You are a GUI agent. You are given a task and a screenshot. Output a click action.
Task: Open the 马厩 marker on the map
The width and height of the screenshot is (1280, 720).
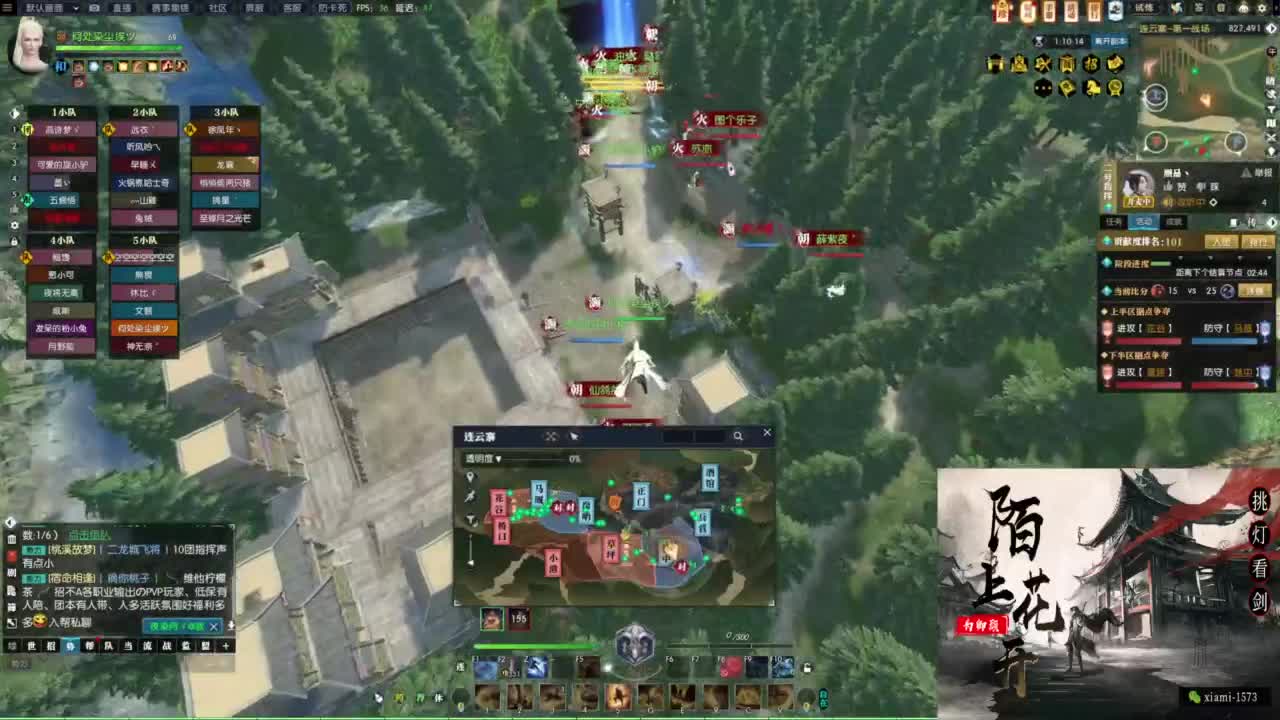coord(541,489)
